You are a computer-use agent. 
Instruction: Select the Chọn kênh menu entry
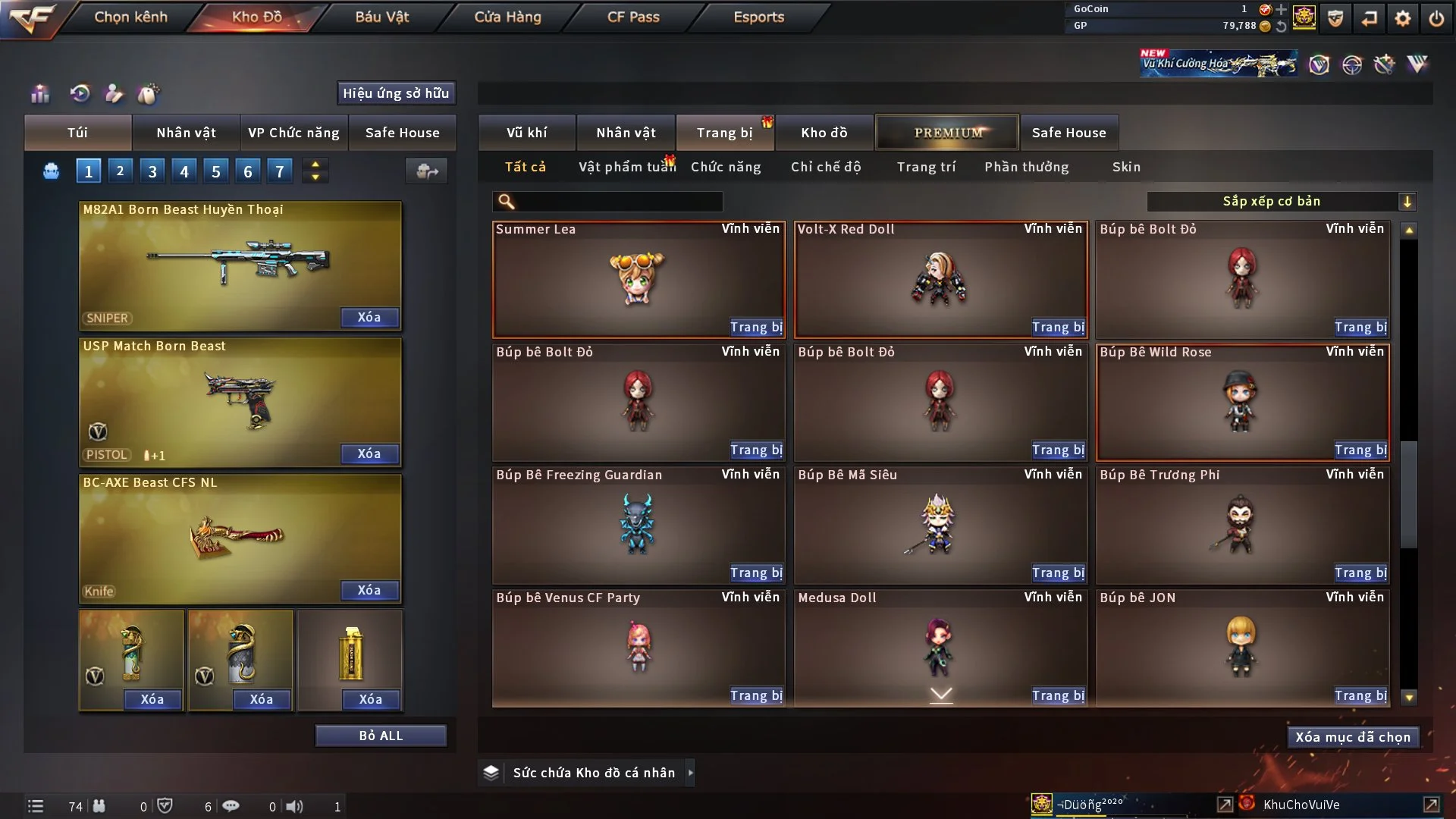(x=130, y=17)
